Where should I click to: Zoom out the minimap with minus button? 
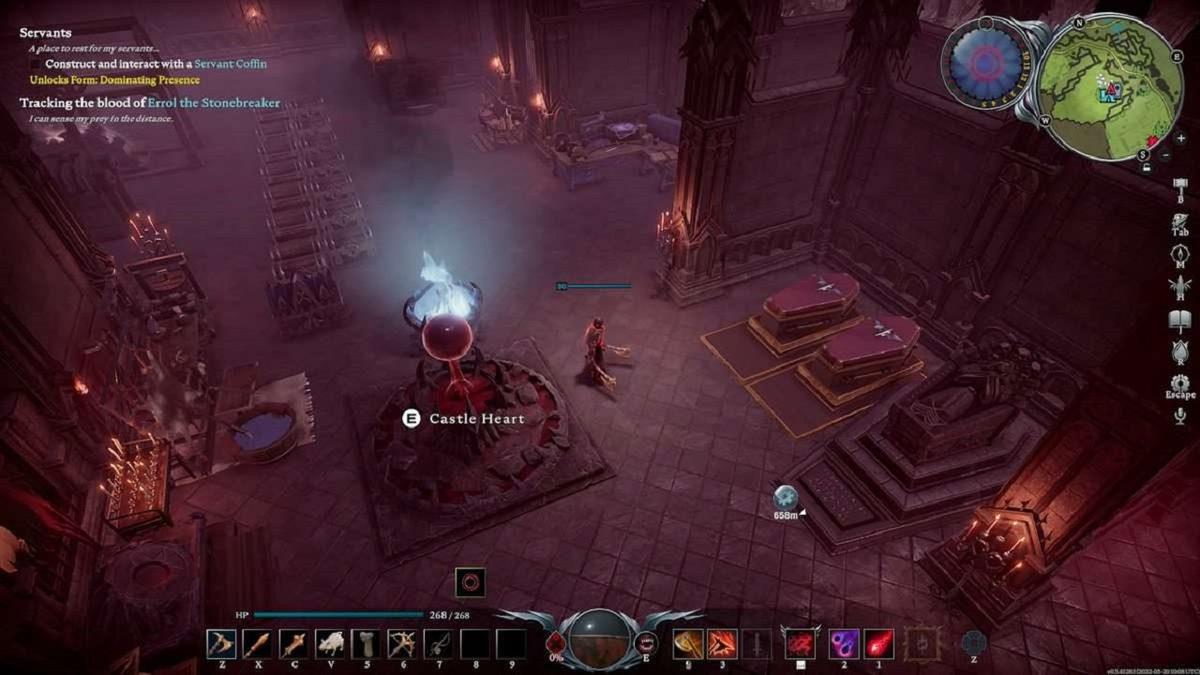pos(1166,154)
